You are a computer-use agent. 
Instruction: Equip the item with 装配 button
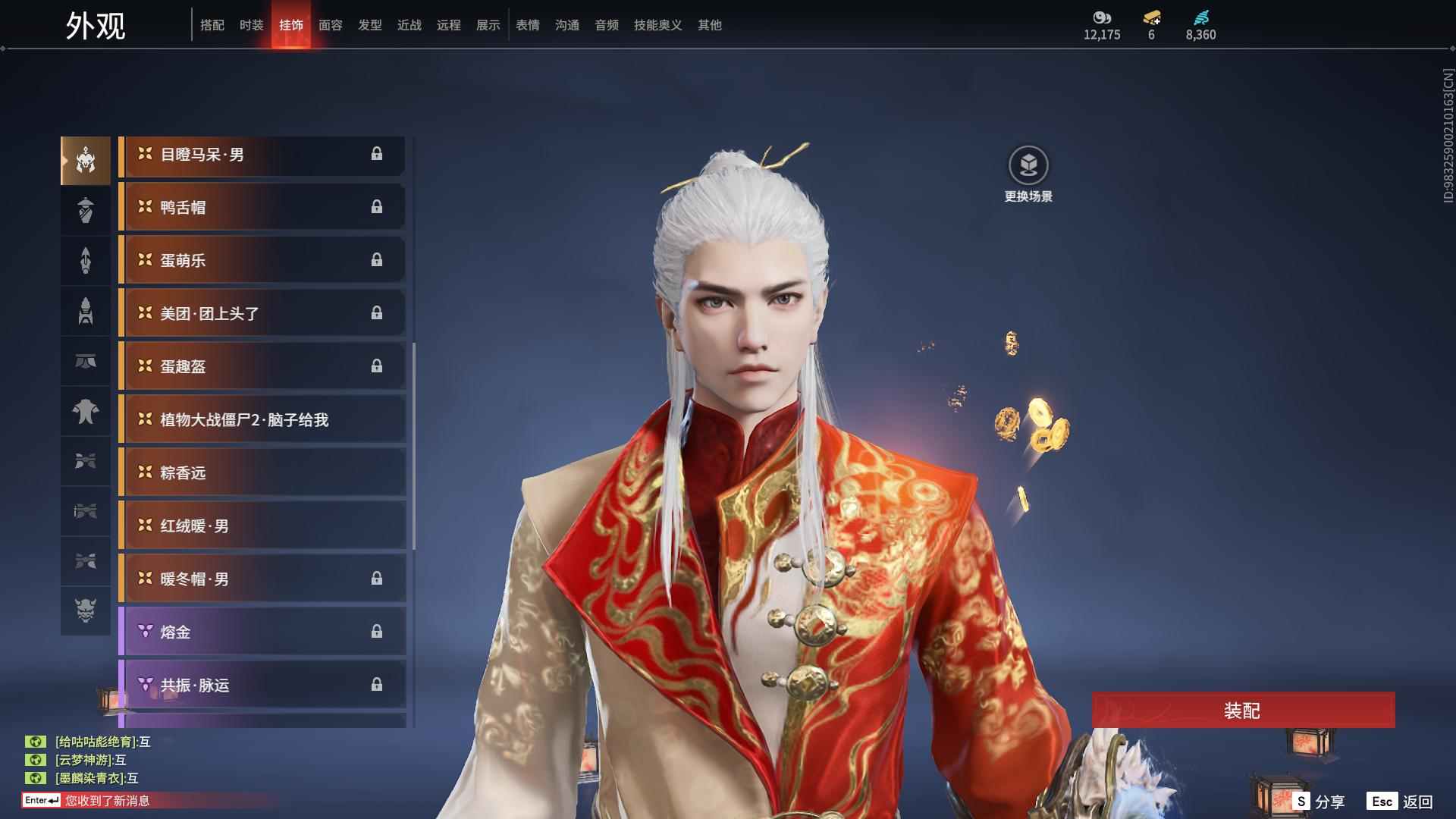tap(1243, 711)
